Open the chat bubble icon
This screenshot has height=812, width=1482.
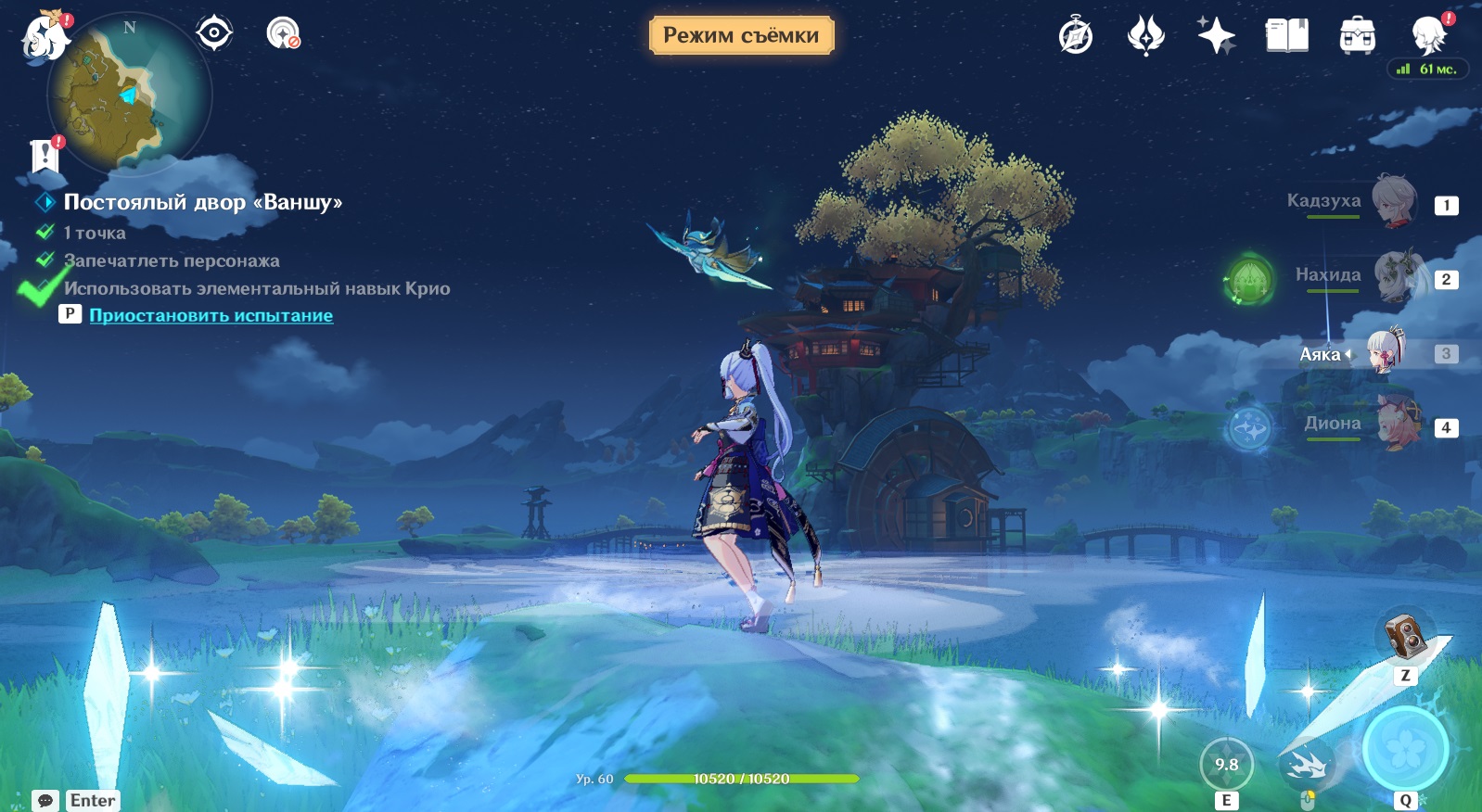[x=45, y=800]
